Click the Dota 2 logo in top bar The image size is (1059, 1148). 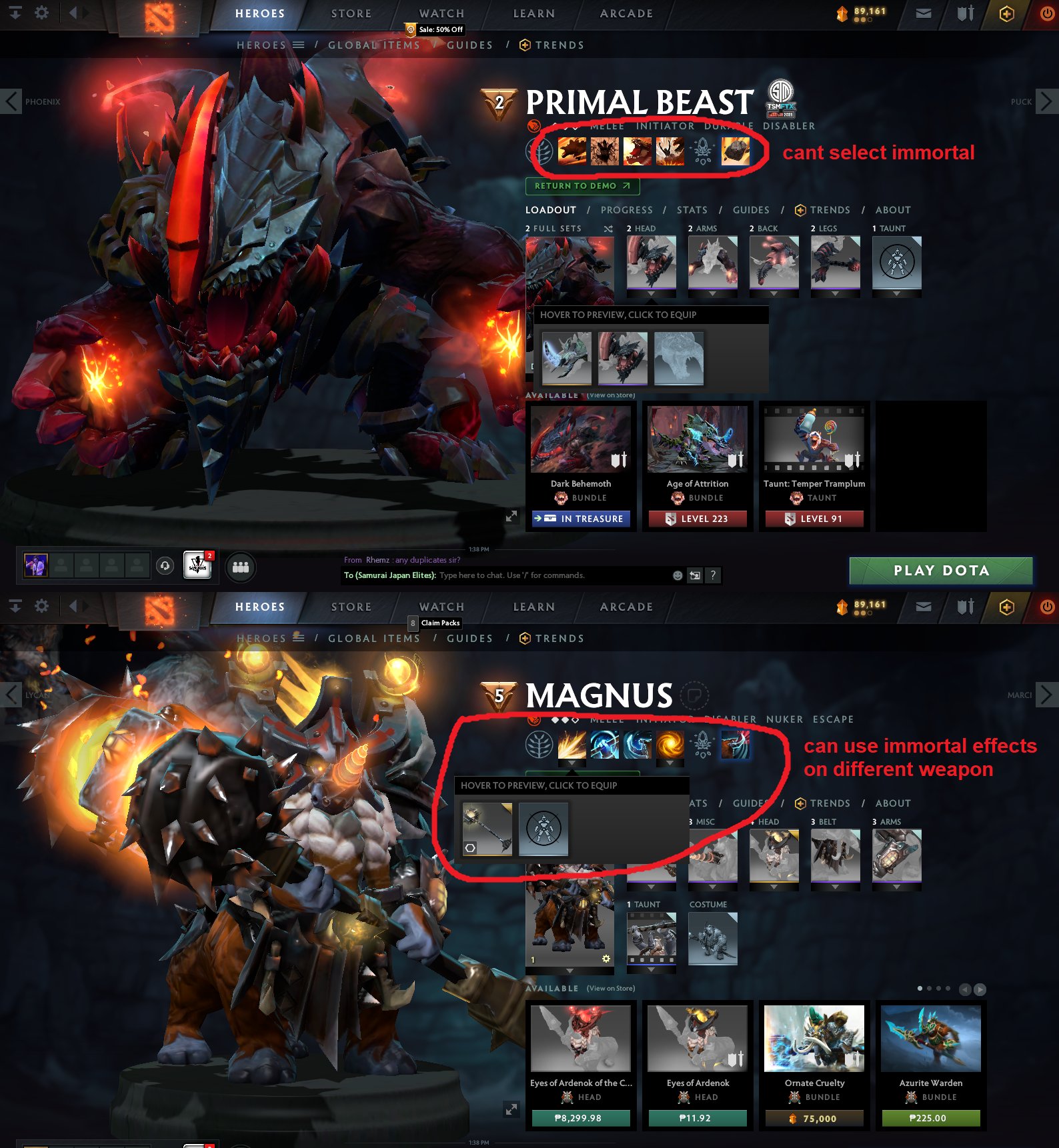pos(158,13)
